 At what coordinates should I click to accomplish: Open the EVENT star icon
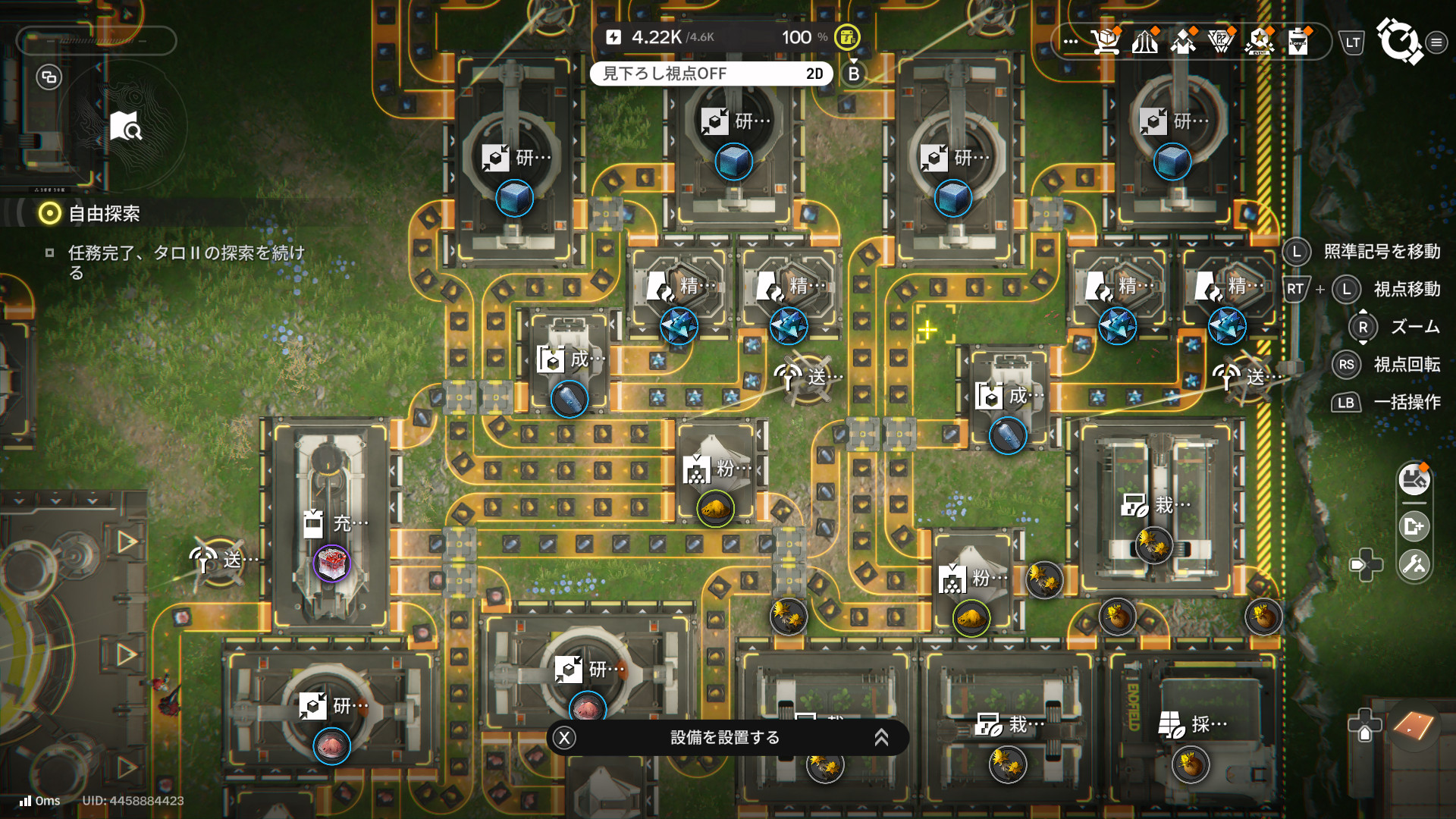pyautogui.click(x=1260, y=41)
